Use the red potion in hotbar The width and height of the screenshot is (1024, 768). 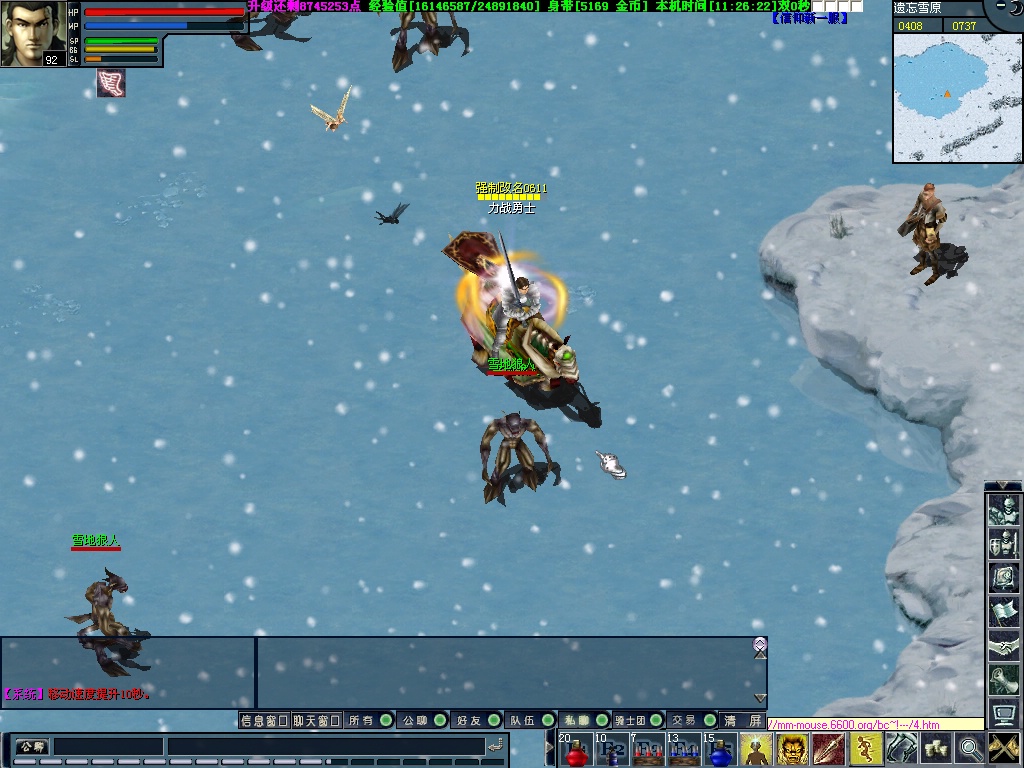pyautogui.click(x=576, y=750)
